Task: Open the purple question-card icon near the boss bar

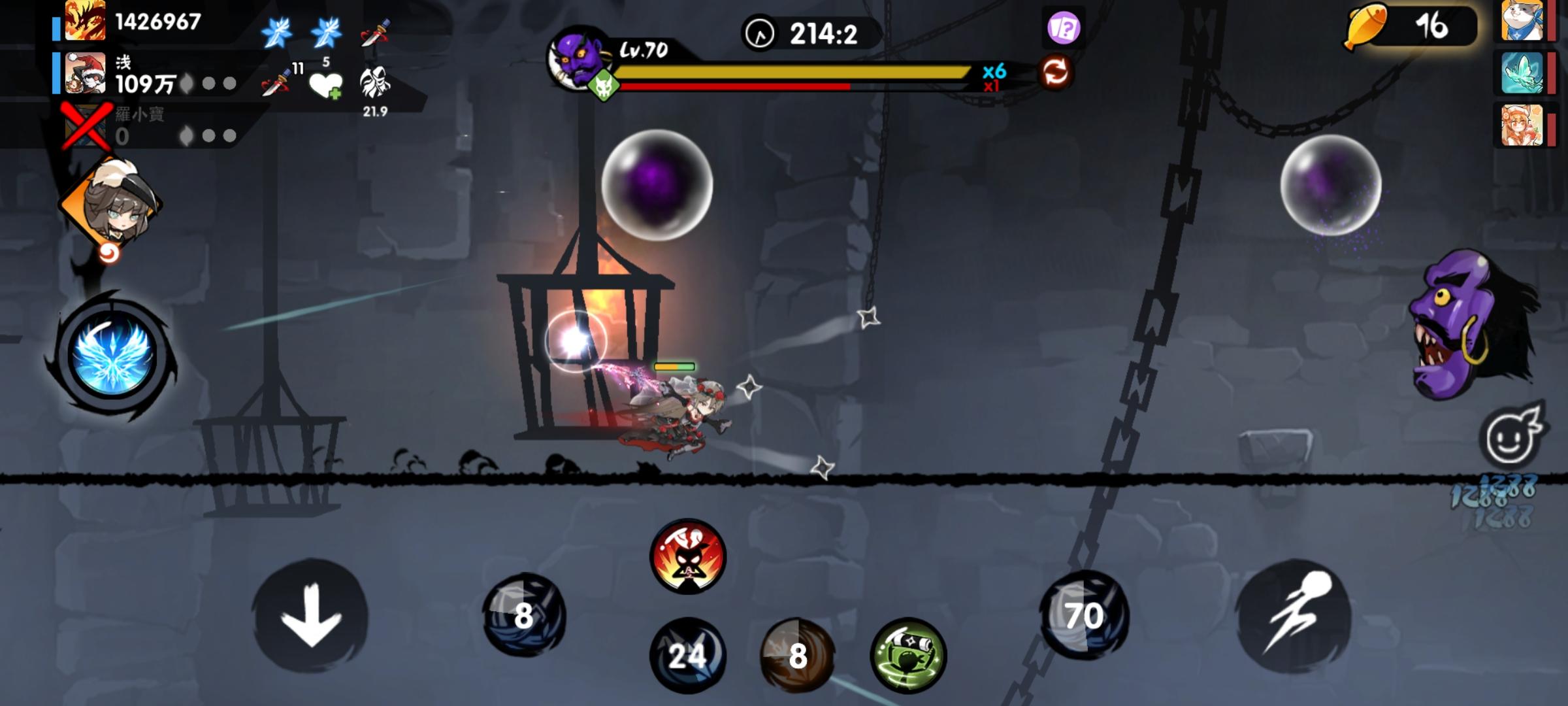Action: [x=1064, y=27]
